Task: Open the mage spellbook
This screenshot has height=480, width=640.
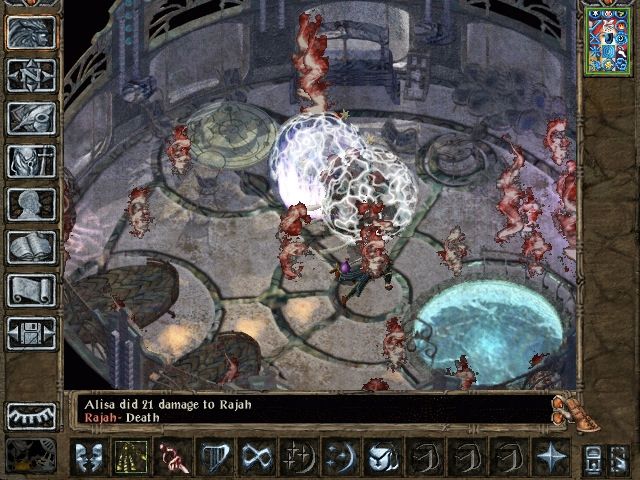Action: (x=31, y=246)
